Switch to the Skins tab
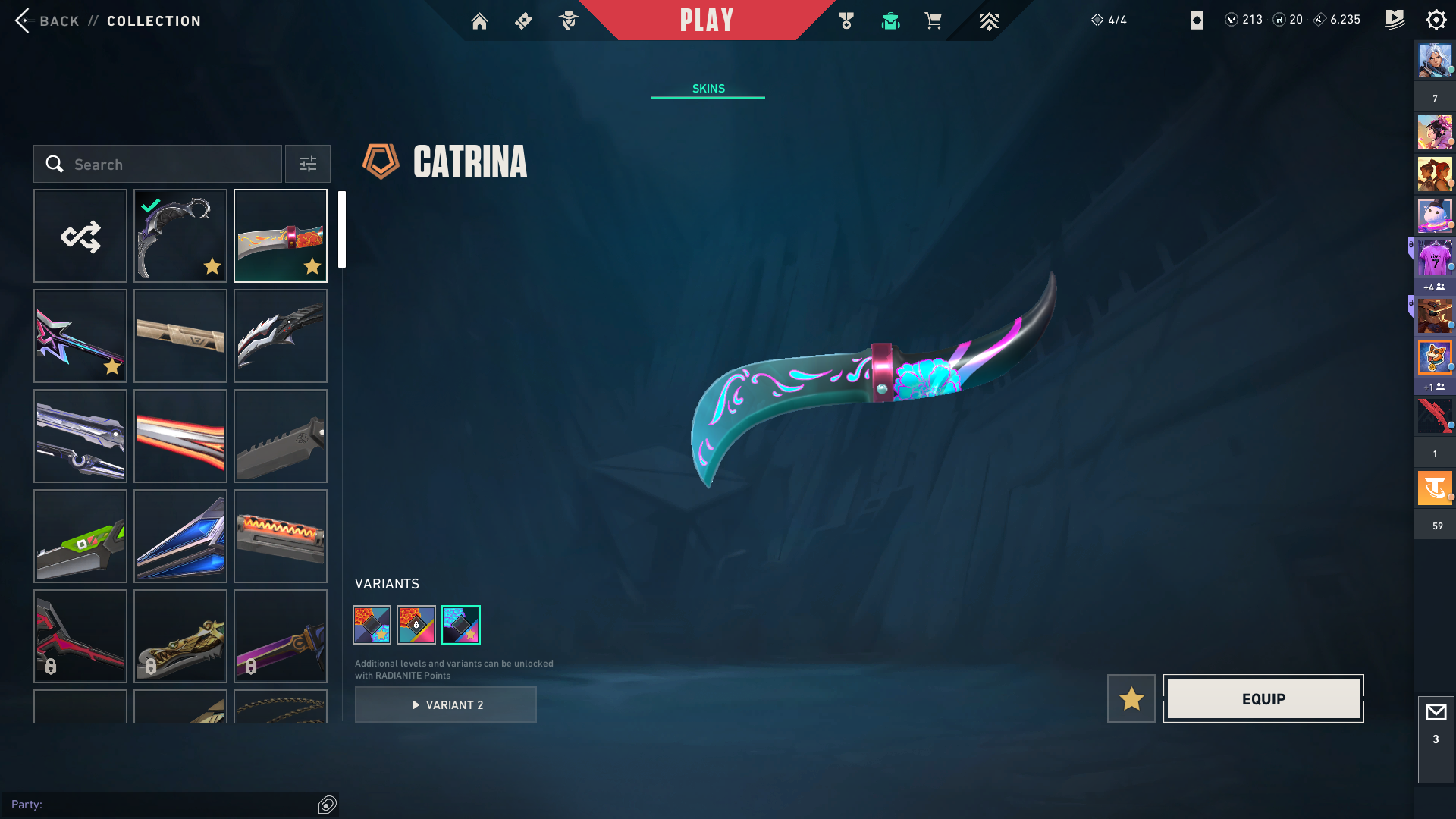1456x819 pixels. pyautogui.click(x=708, y=89)
